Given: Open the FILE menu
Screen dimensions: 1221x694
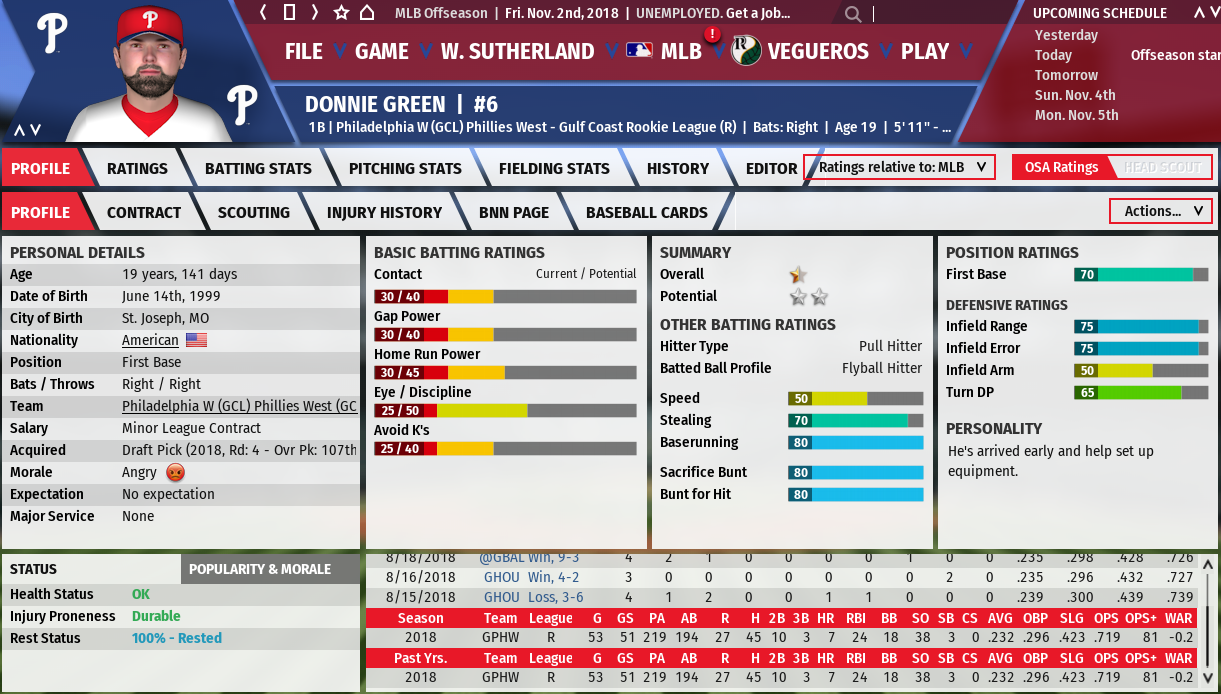Looking at the screenshot, I should point(303,52).
